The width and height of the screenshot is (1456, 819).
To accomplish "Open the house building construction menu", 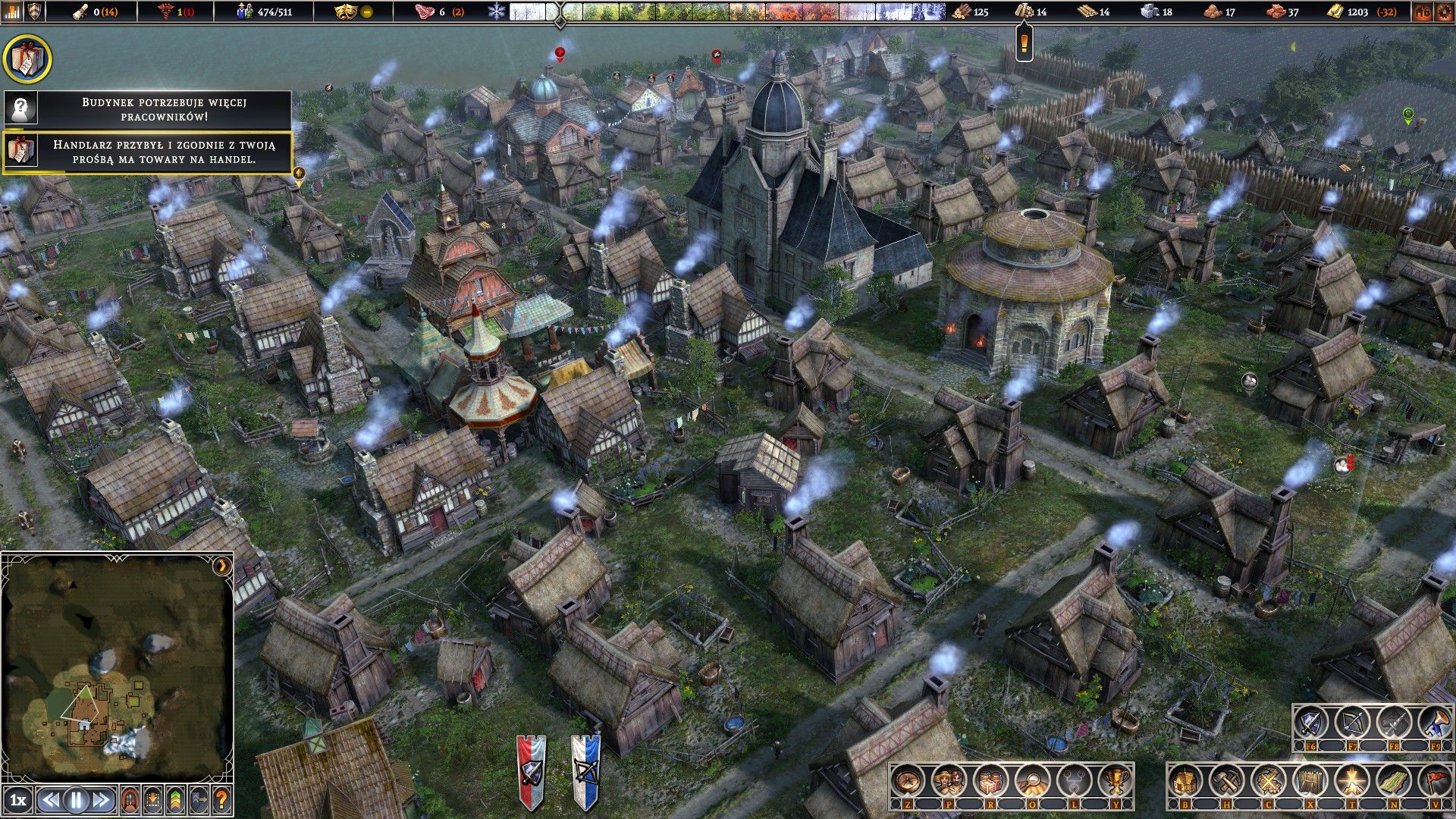I will click(x=1185, y=780).
